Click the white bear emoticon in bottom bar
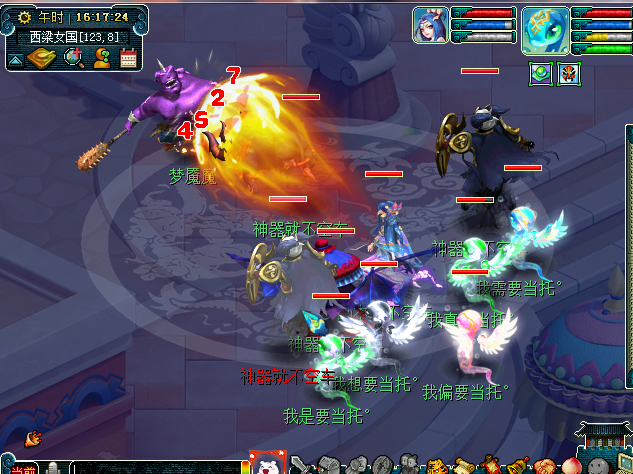Viewport: 633px width, 474px height. (x=266, y=465)
